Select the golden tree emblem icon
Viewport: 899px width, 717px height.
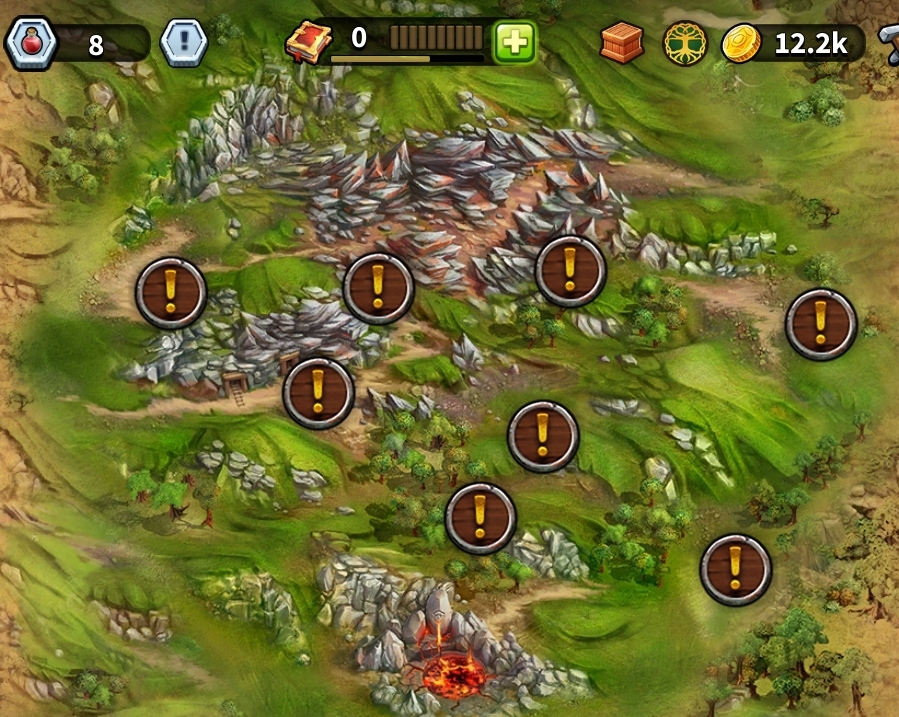pyautogui.click(x=685, y=43)
